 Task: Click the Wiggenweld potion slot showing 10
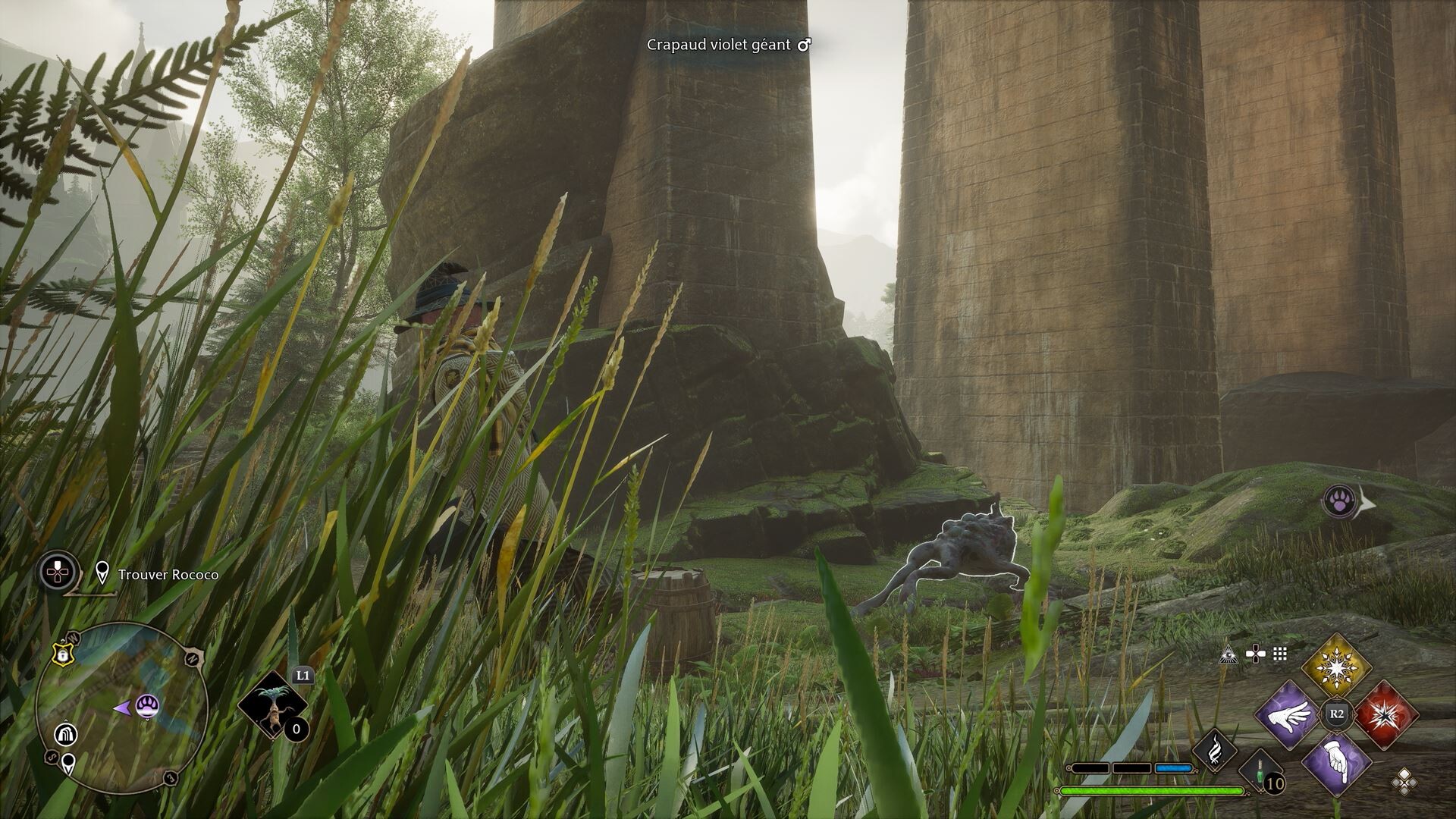tap(1260, 772)
